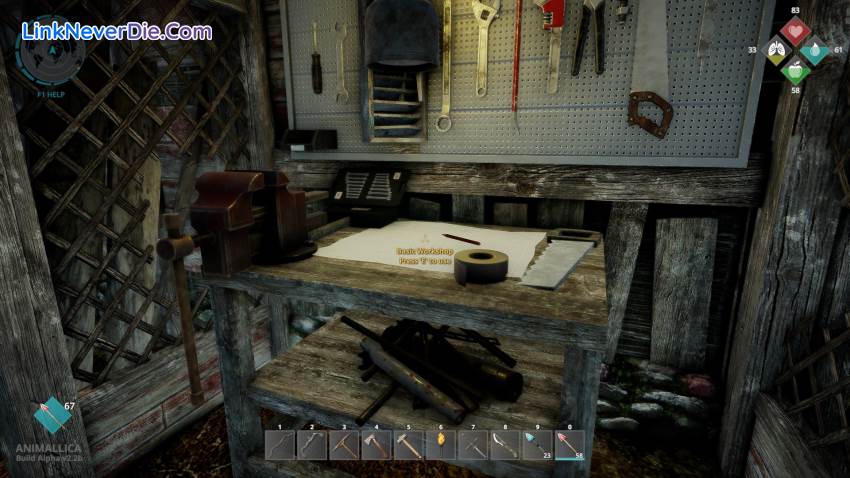Pick the teal-tipped arrows stack of 23

click(x=537, y=445)
